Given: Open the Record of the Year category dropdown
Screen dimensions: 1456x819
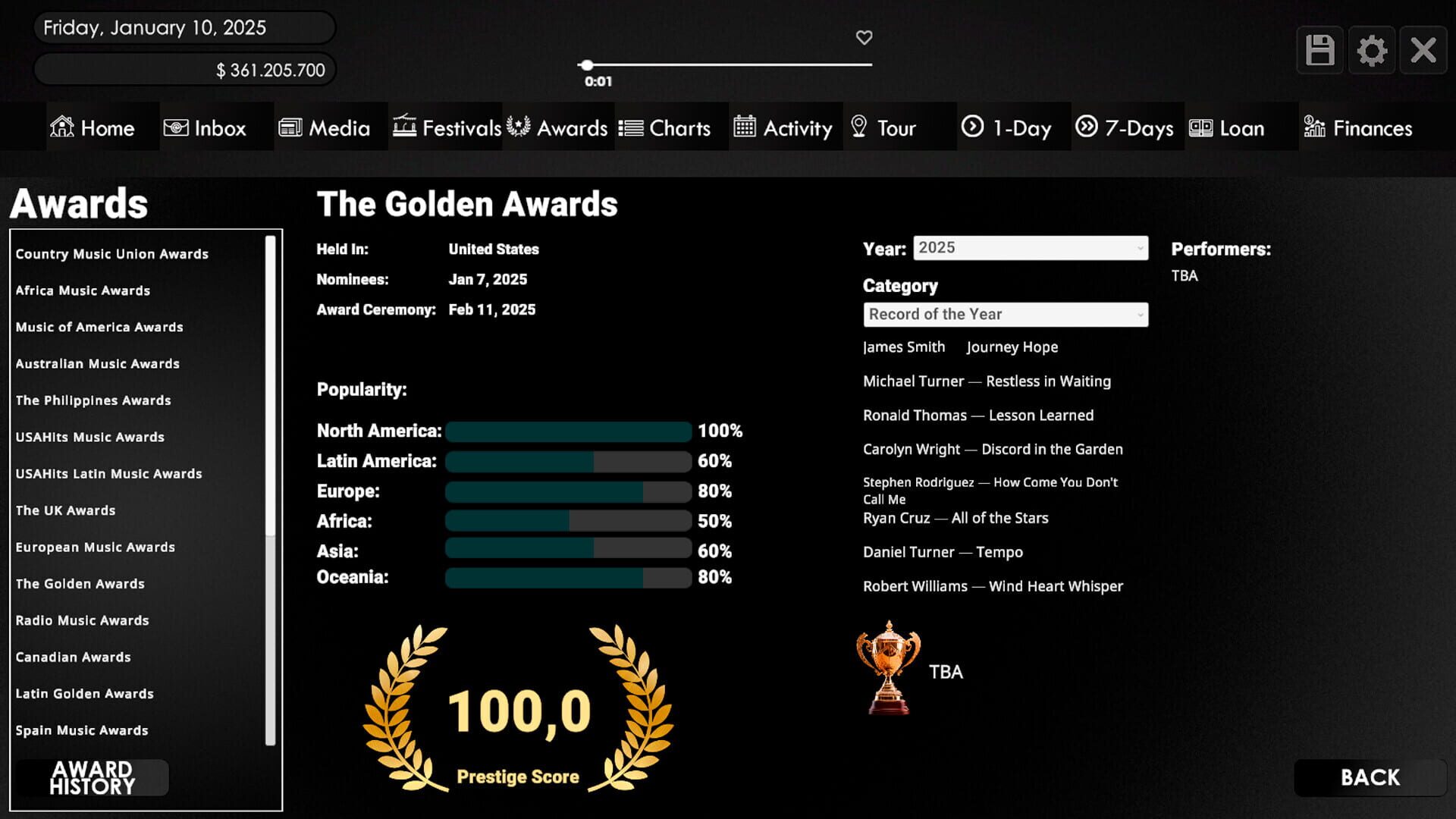Looking at the screenshot, I should 1005,314.
